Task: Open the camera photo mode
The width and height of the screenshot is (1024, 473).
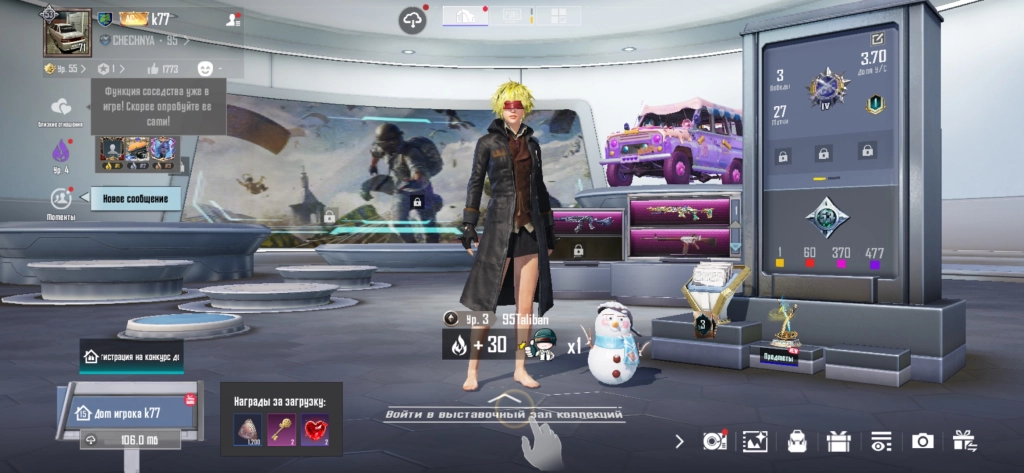Action: pos(922,441)
